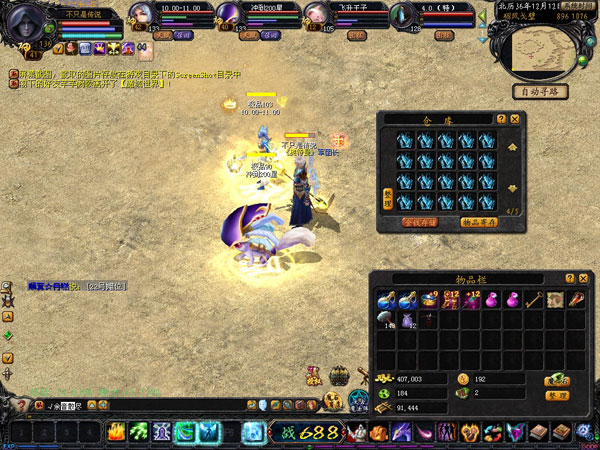The height and width of the screenshot is (450, 600).
Task: Click the 物品寄存 item deposit button
Action: (x=479, y=222)
